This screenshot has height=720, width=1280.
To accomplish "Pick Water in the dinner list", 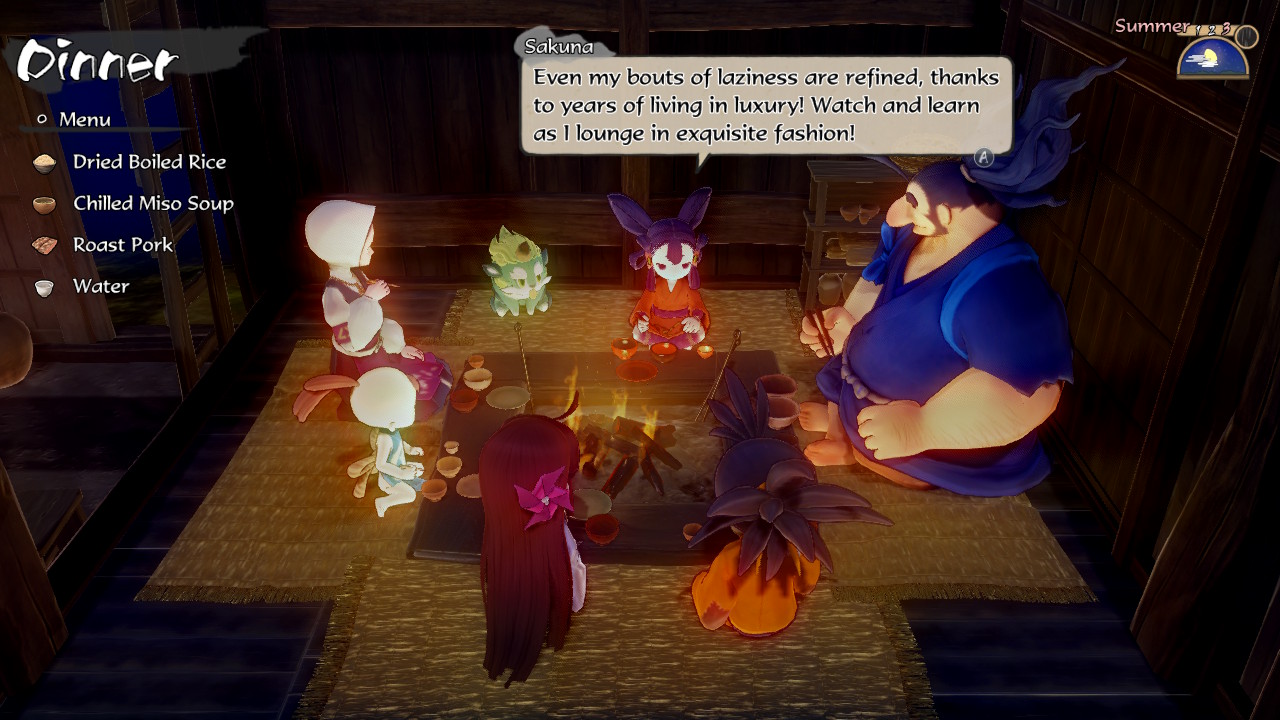I will click(x=100, y=286).
